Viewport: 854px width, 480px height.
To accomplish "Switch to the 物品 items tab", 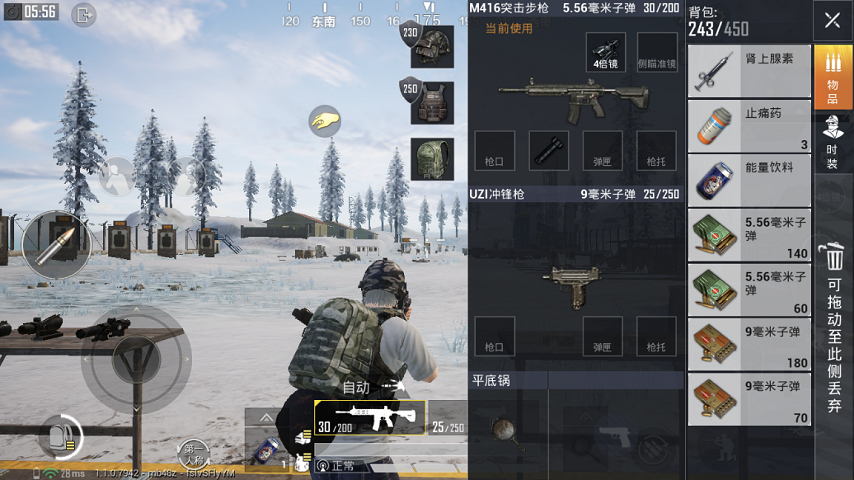I will [x=832, y=77].
